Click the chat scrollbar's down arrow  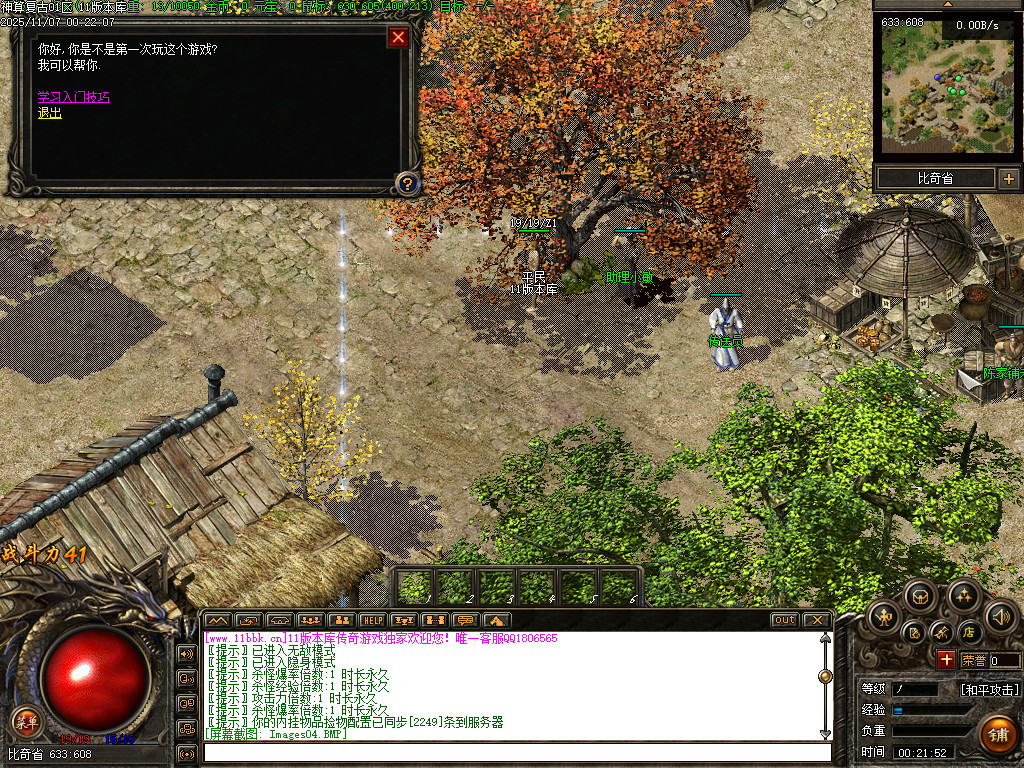click(824, 734)
